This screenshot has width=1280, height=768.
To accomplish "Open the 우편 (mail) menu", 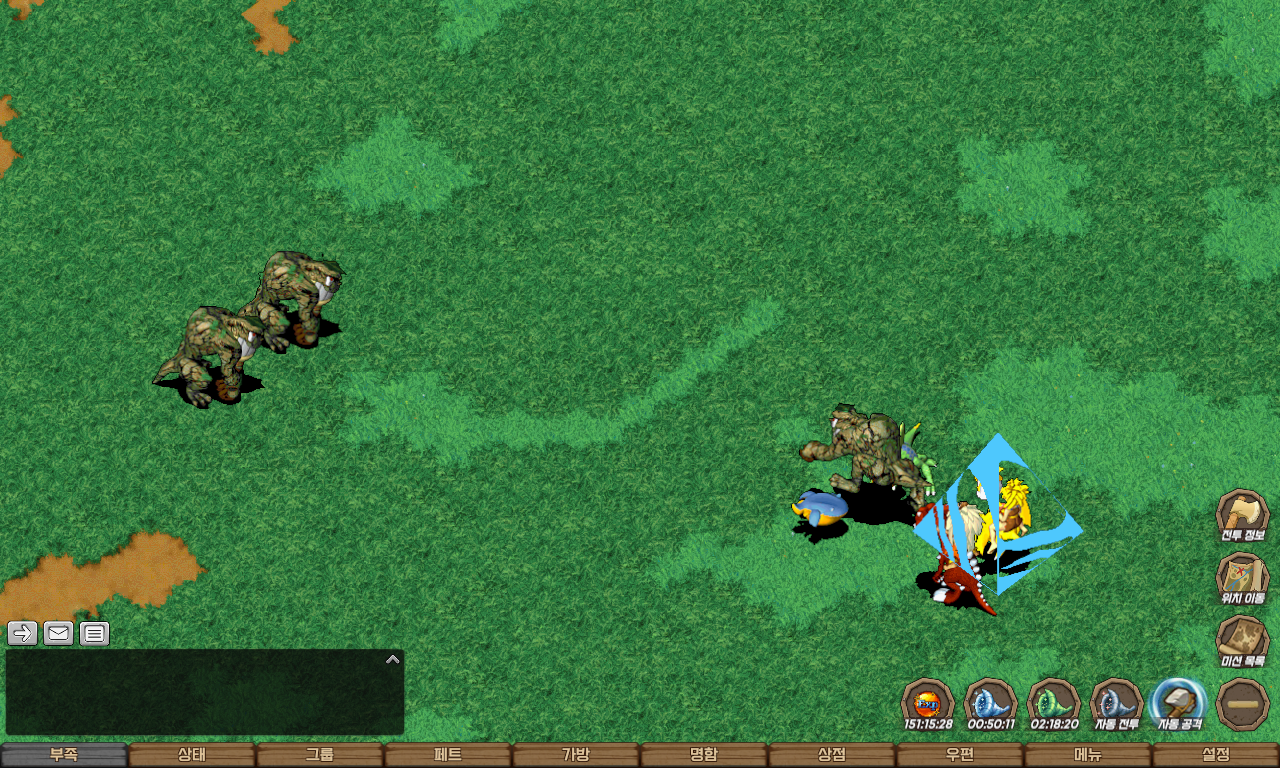I will coord(960,755).
